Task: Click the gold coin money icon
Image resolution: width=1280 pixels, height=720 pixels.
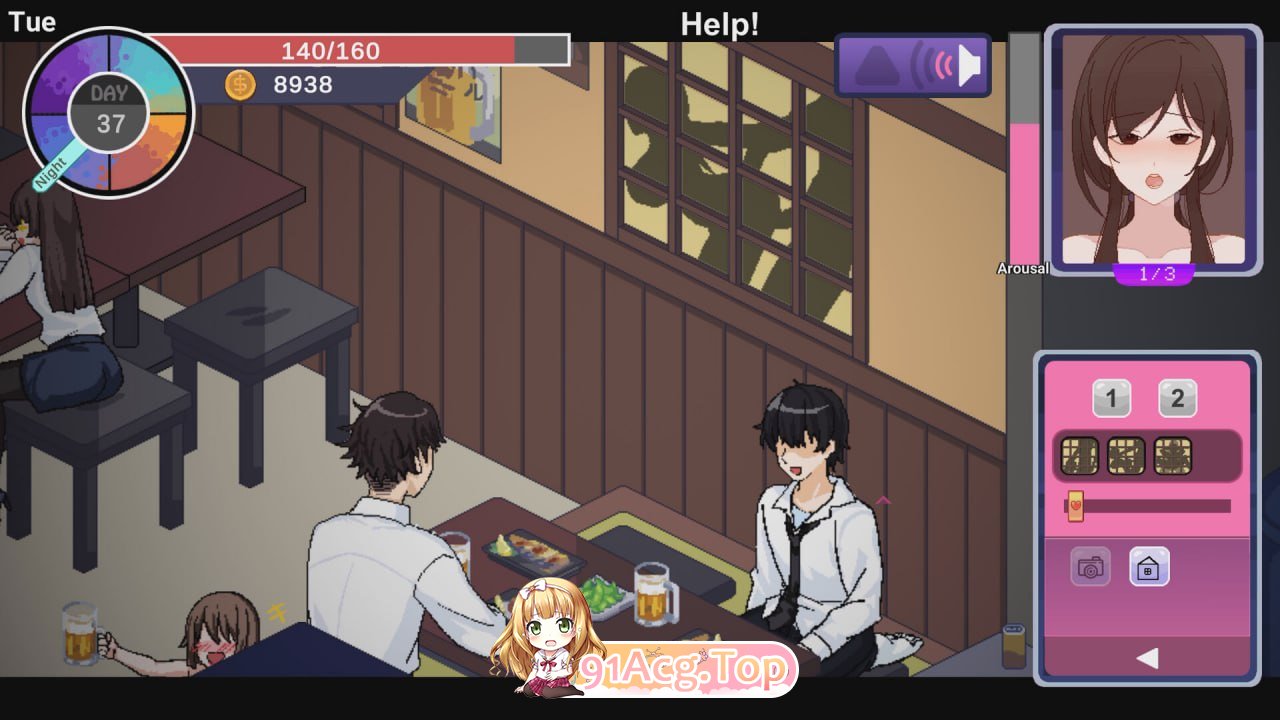Action: (x=240, y=85)
